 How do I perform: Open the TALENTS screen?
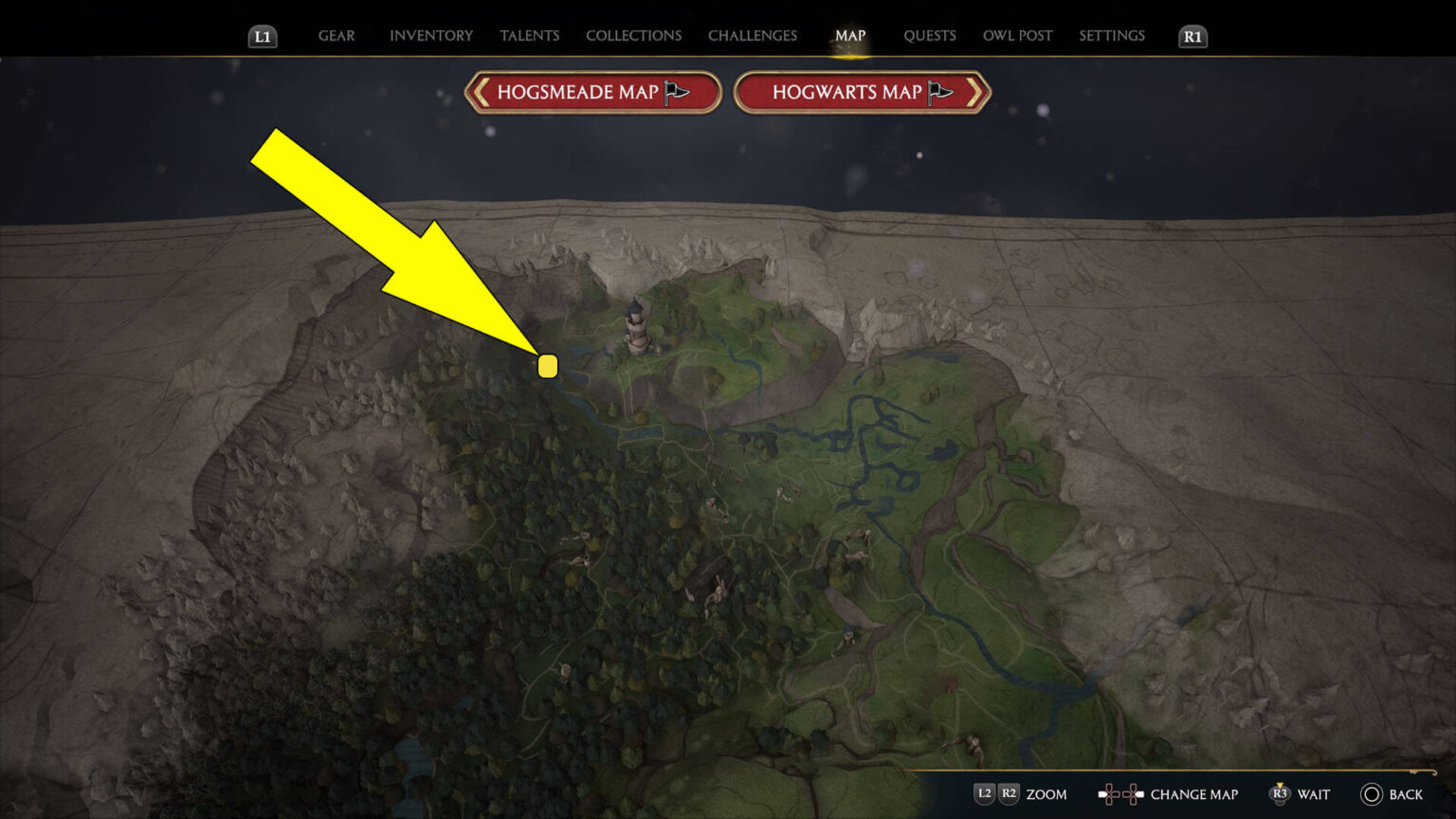(x=529, y=35)
